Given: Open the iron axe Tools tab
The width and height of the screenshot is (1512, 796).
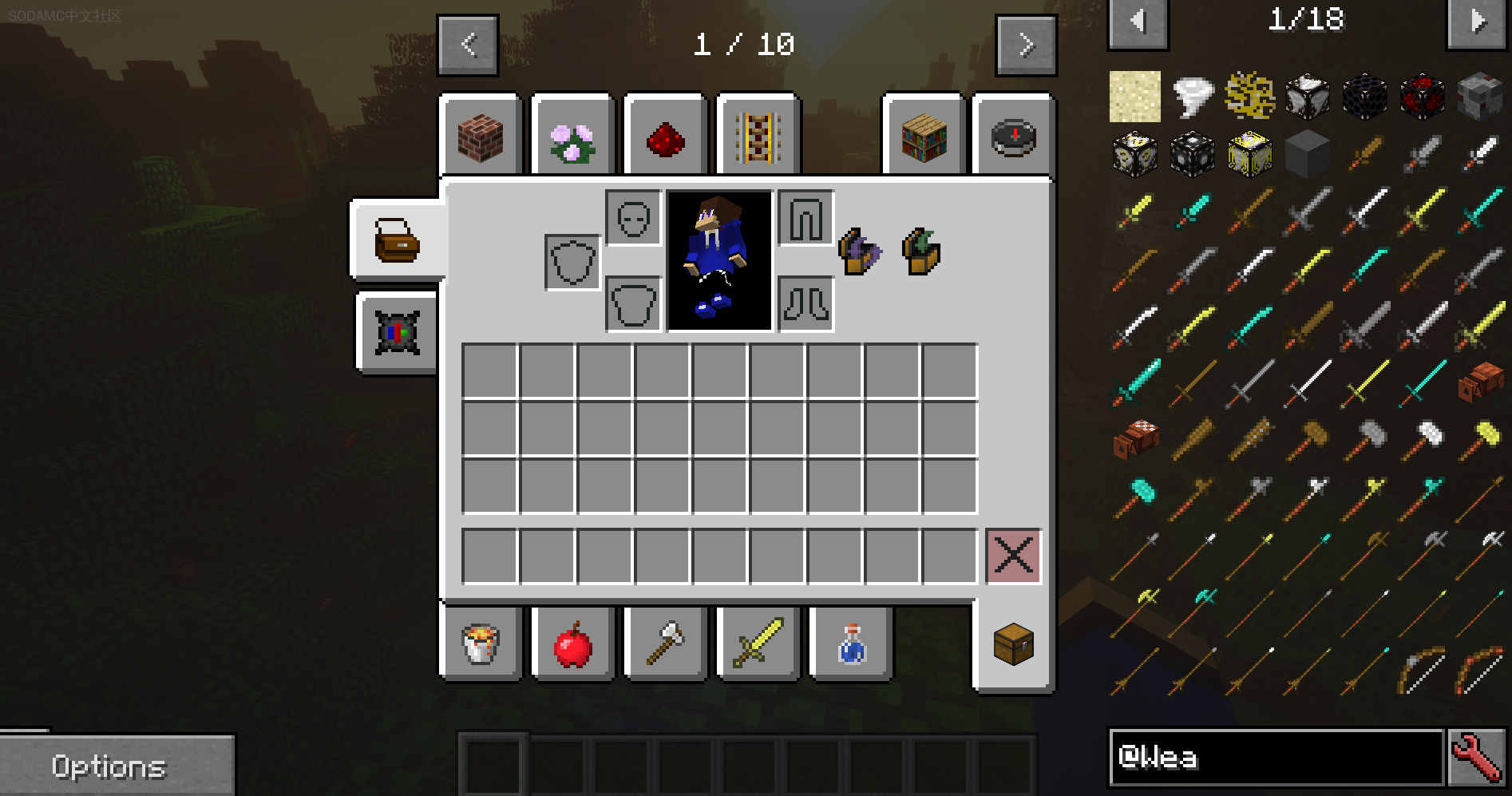Looking at the screenshot, I should click(665, 644).
